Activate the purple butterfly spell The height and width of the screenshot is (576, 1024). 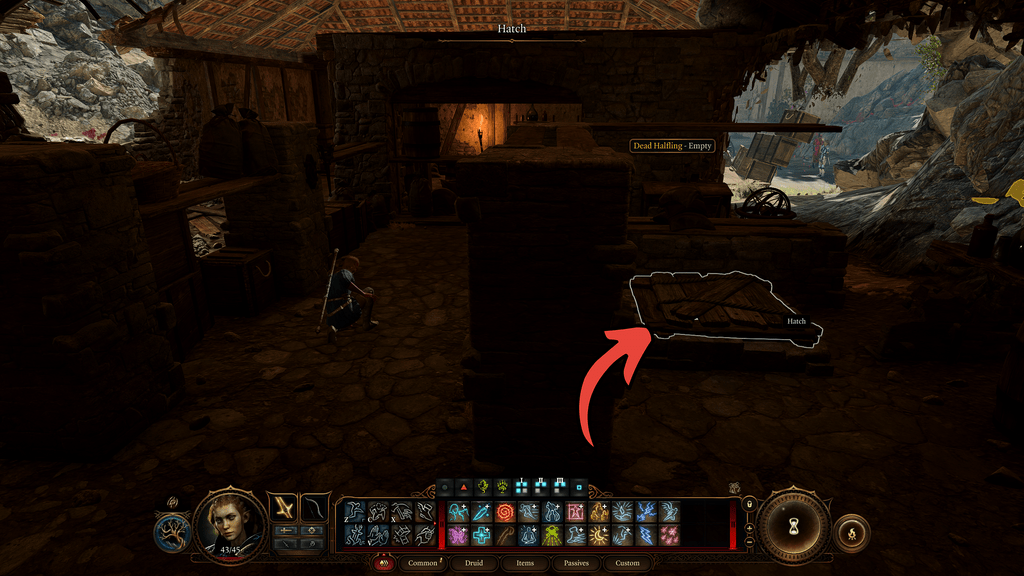tap(459, 535)
